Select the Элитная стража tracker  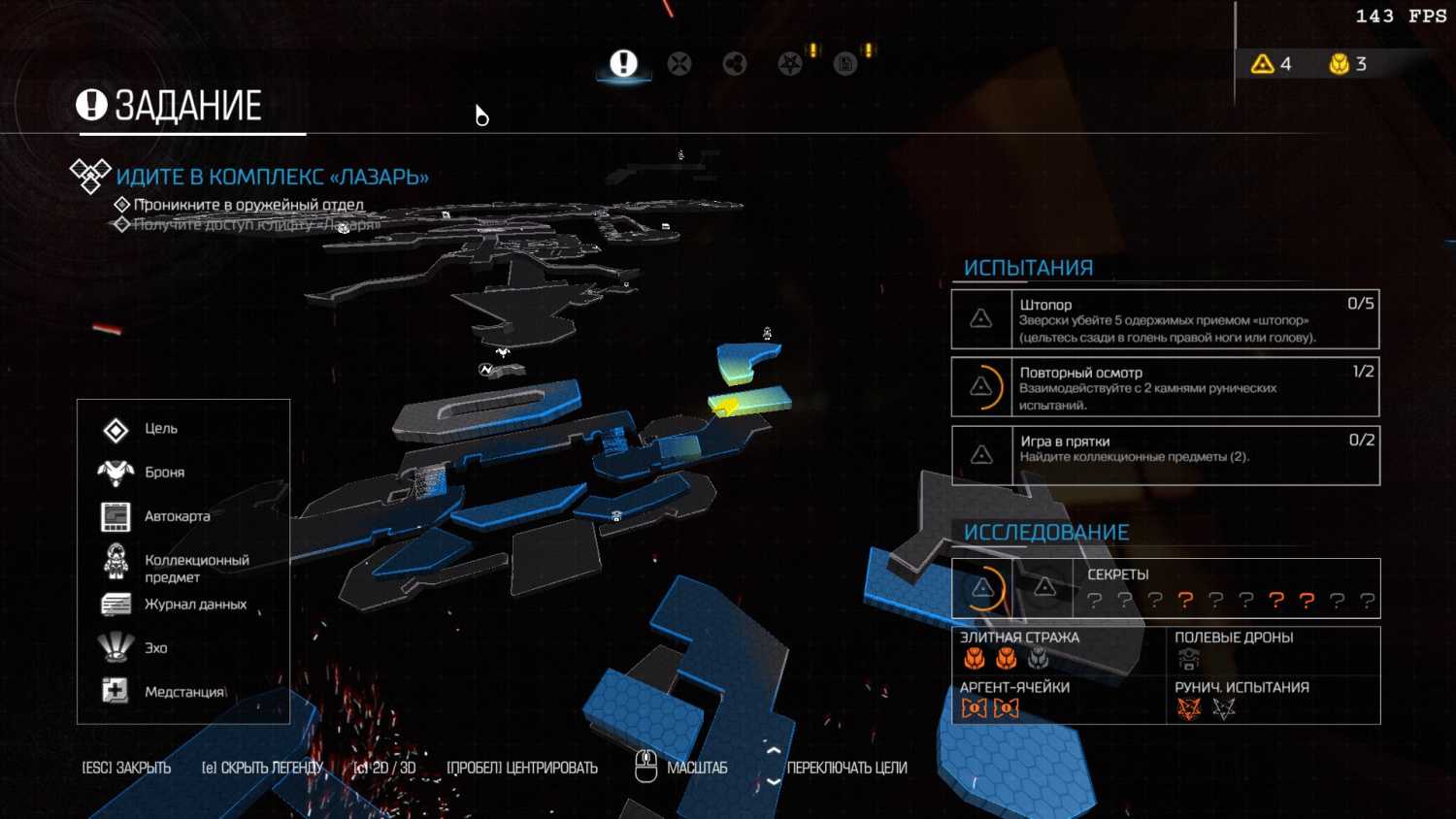pyautogui.click(x=1058, y=650)
